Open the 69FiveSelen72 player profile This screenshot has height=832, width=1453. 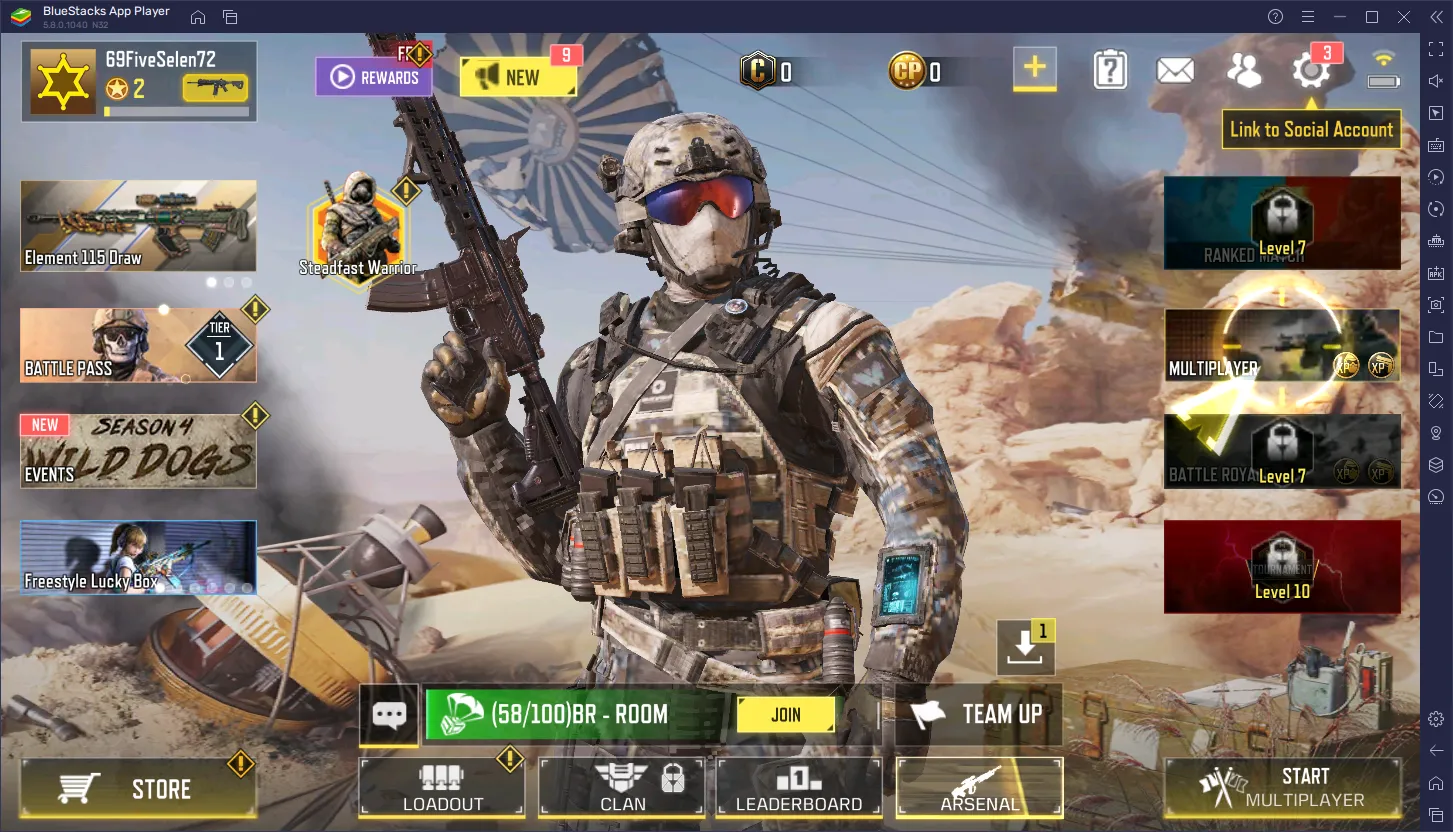click(139, 80)
